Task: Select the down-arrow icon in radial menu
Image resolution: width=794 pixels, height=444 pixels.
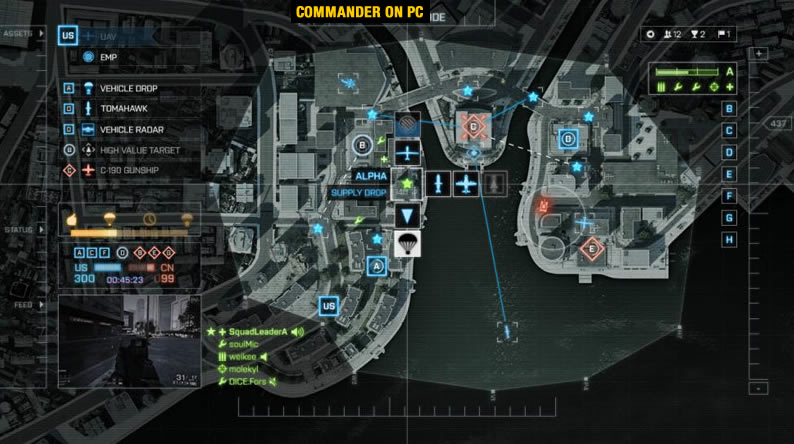Action: click(x=405, y=214)
